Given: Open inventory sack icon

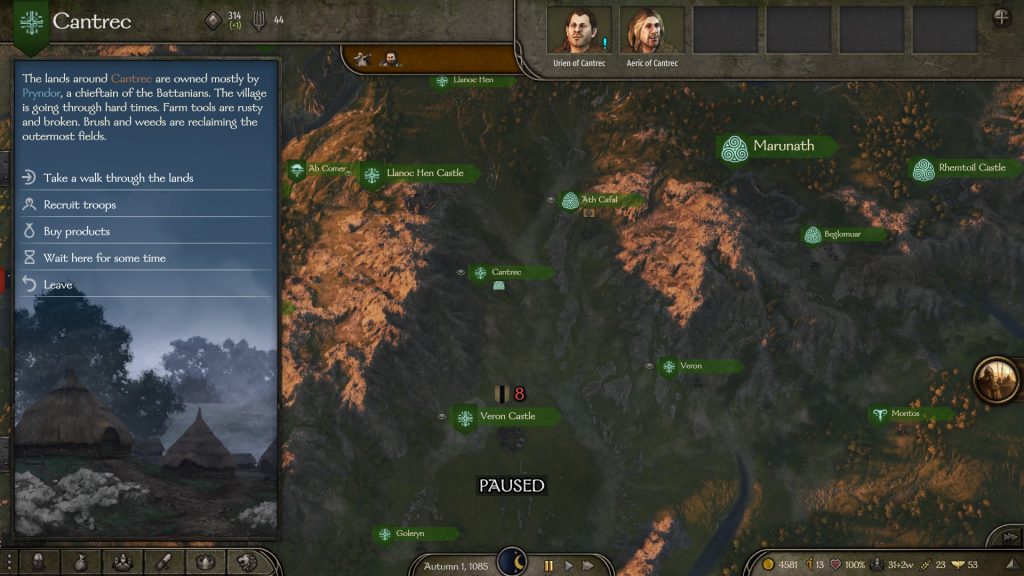Looking at the screenshot, I should pos(80,563).
